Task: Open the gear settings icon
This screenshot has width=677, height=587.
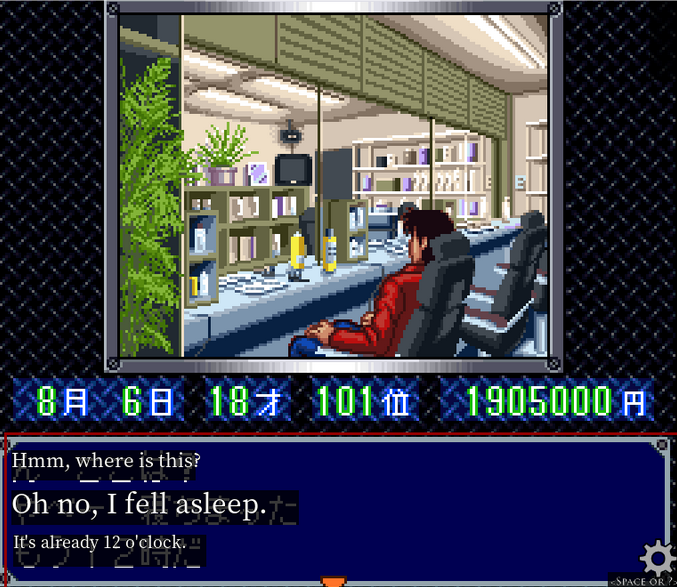Action: 656,557
